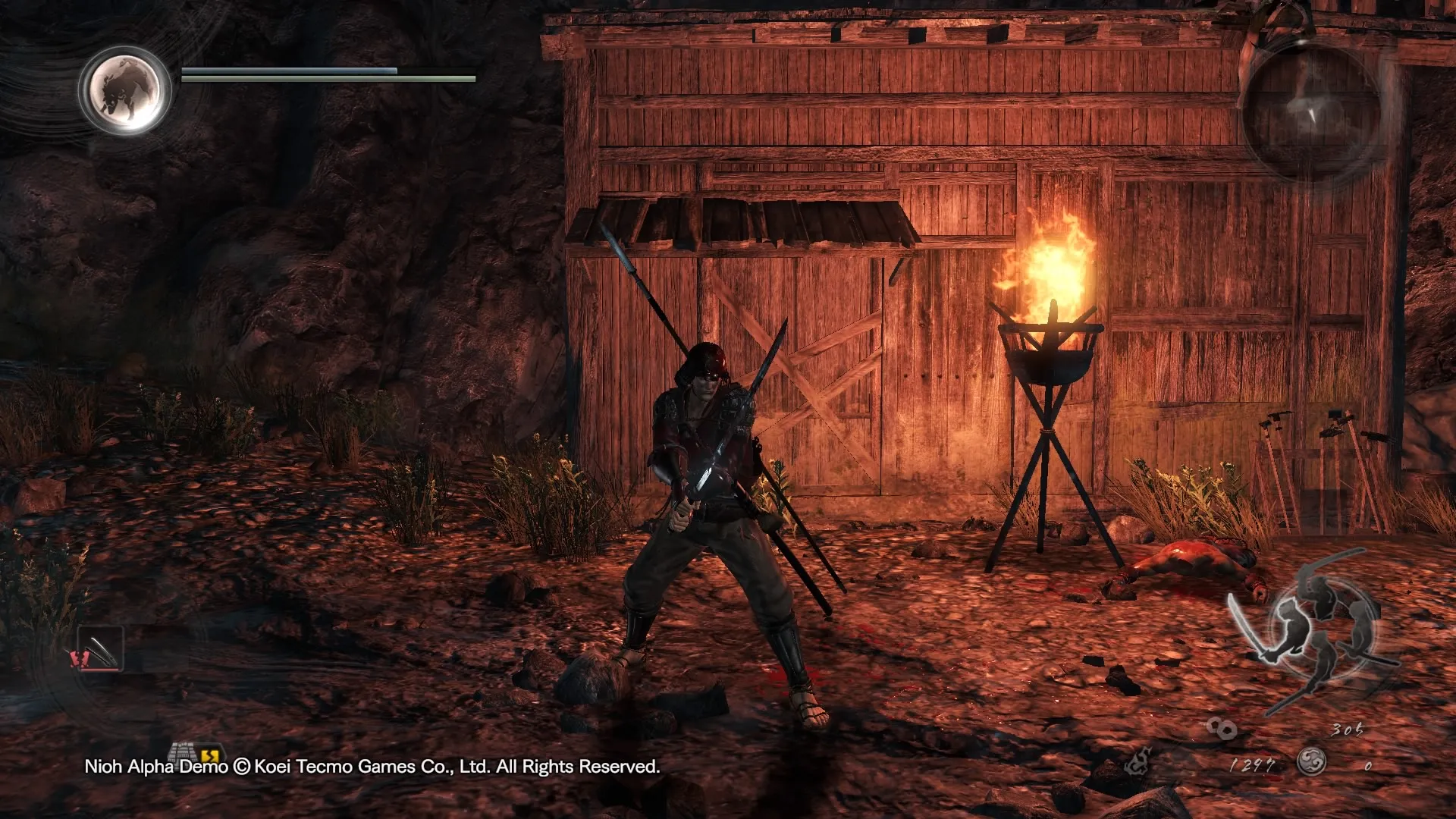Select the equipped katana weapon slot
Viewport: 1456px width, 819px height.
[x=100, y=650]
